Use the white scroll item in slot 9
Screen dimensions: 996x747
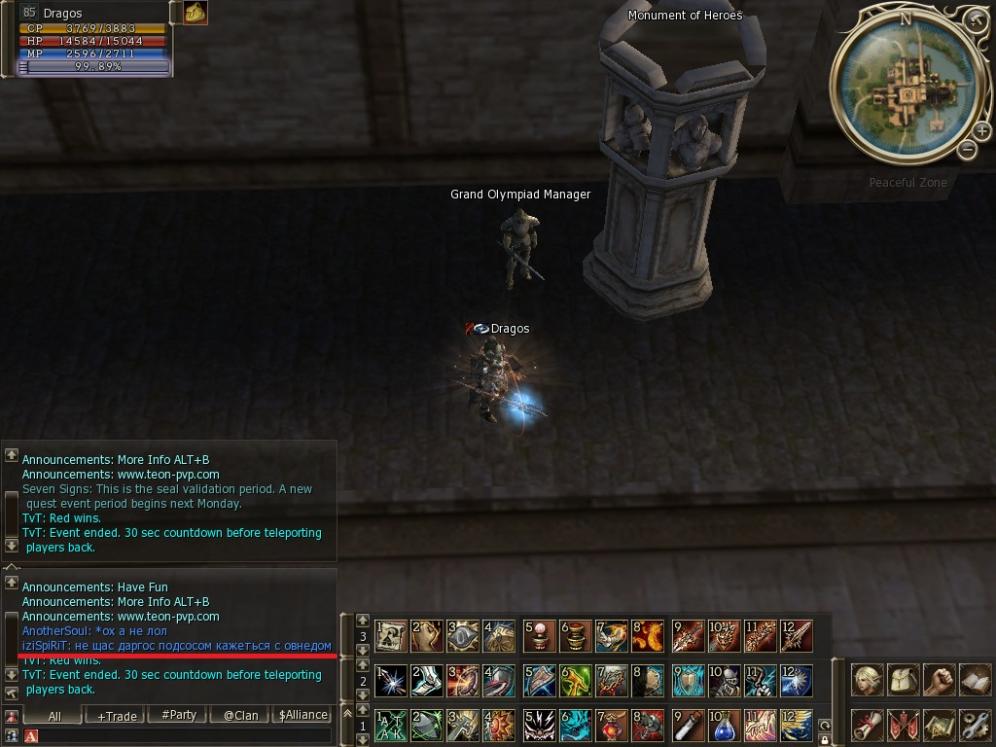click(688, 724)
